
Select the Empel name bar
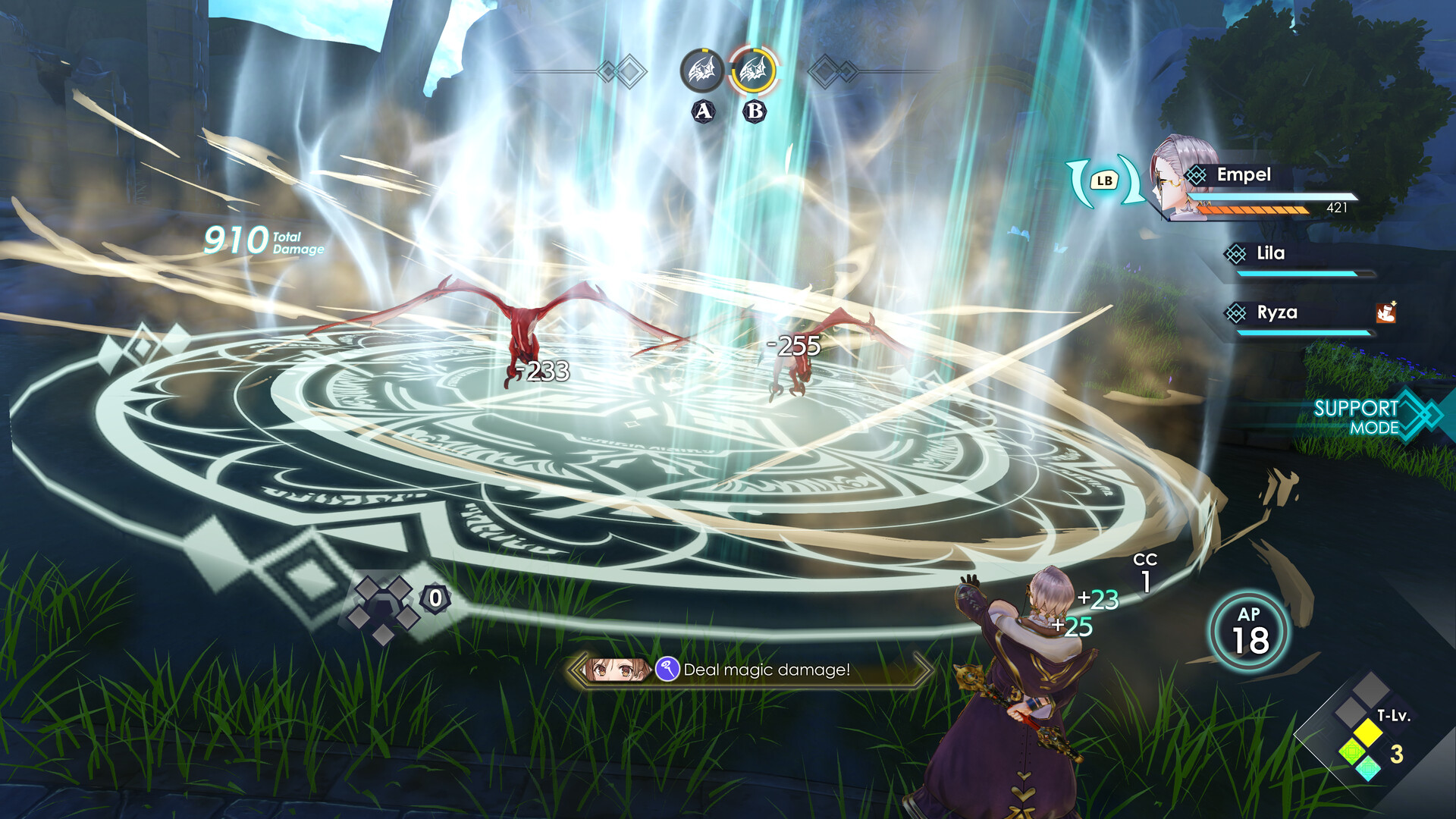coord(1244,175)
